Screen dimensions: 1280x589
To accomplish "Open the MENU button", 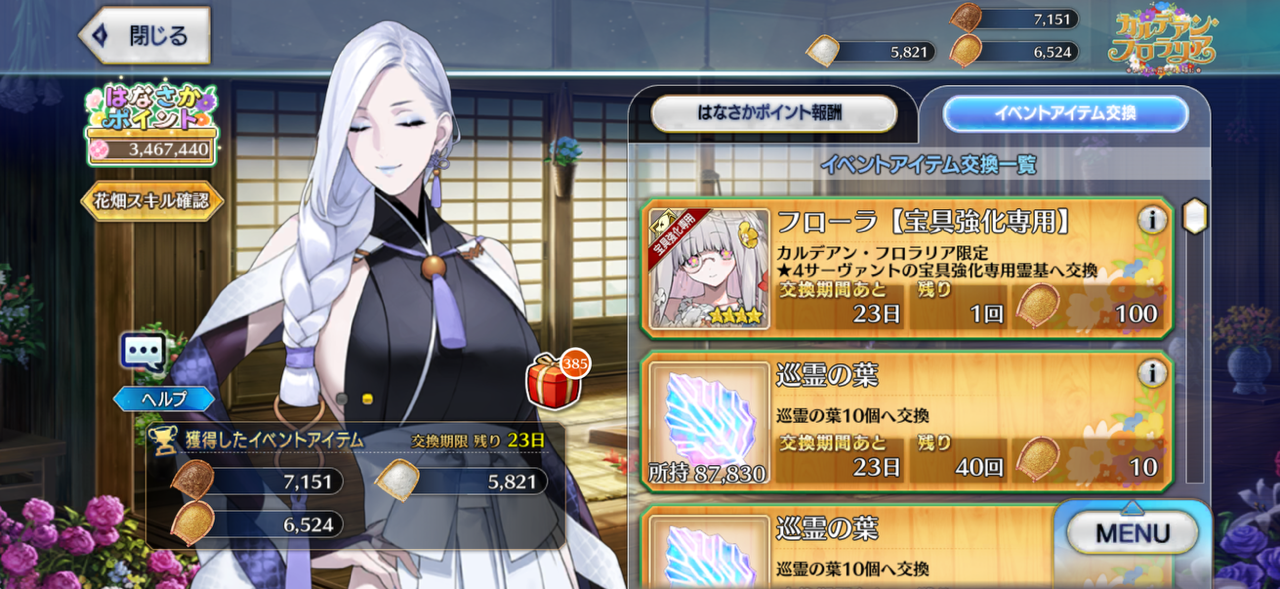I will pos(1132,532).
